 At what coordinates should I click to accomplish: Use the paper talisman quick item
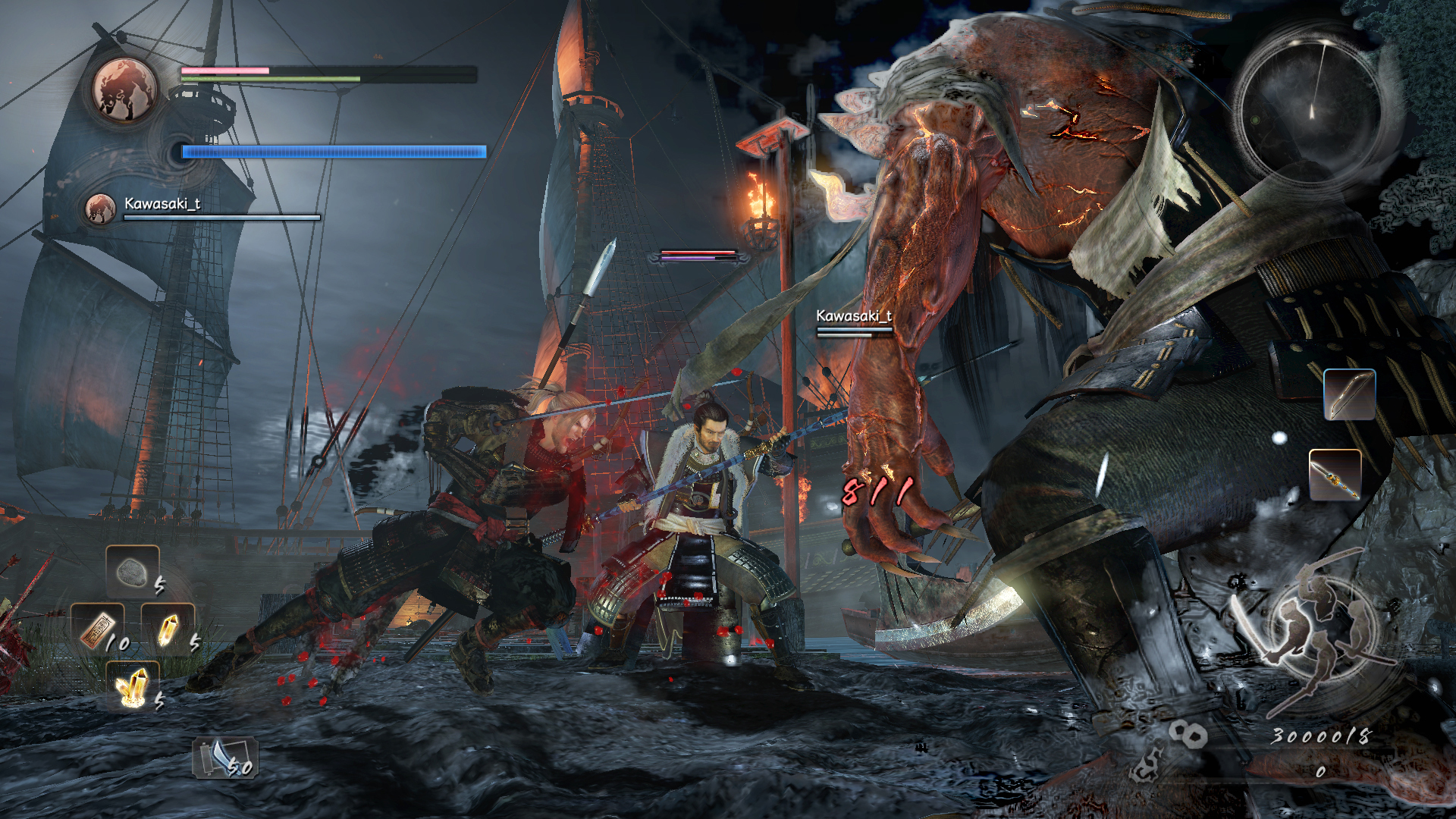coord(97,628)
